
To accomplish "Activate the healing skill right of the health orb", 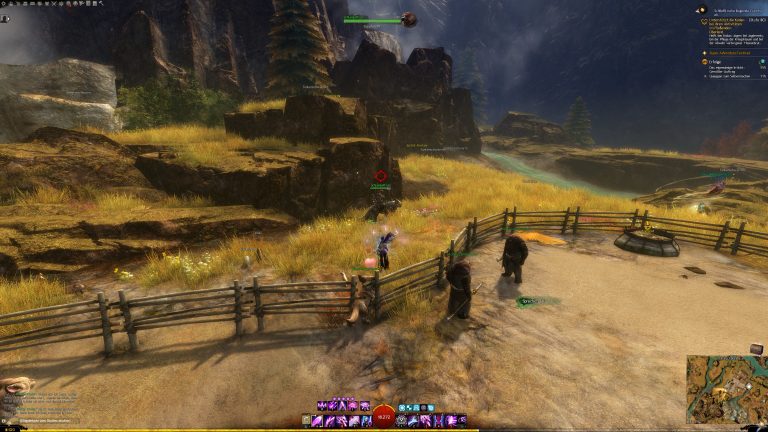I will pos(402,421).
